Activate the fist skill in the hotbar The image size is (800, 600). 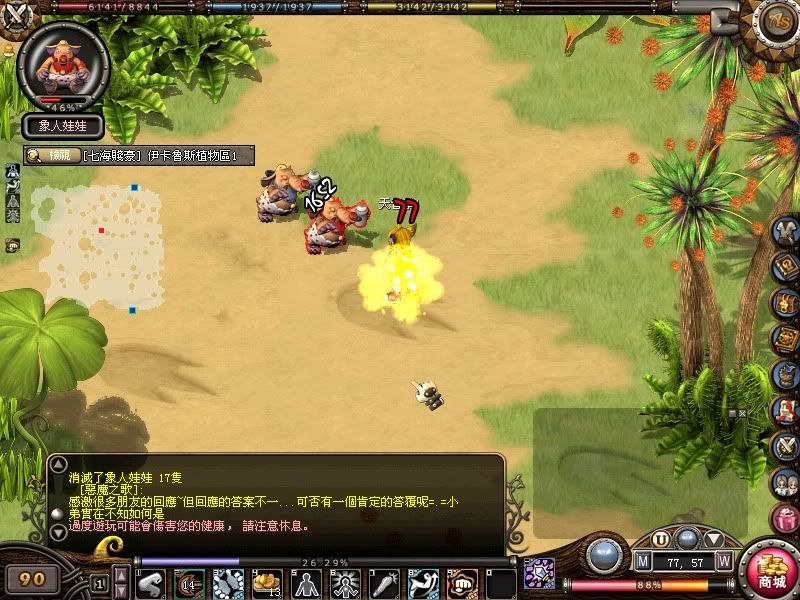click(462, 582)
